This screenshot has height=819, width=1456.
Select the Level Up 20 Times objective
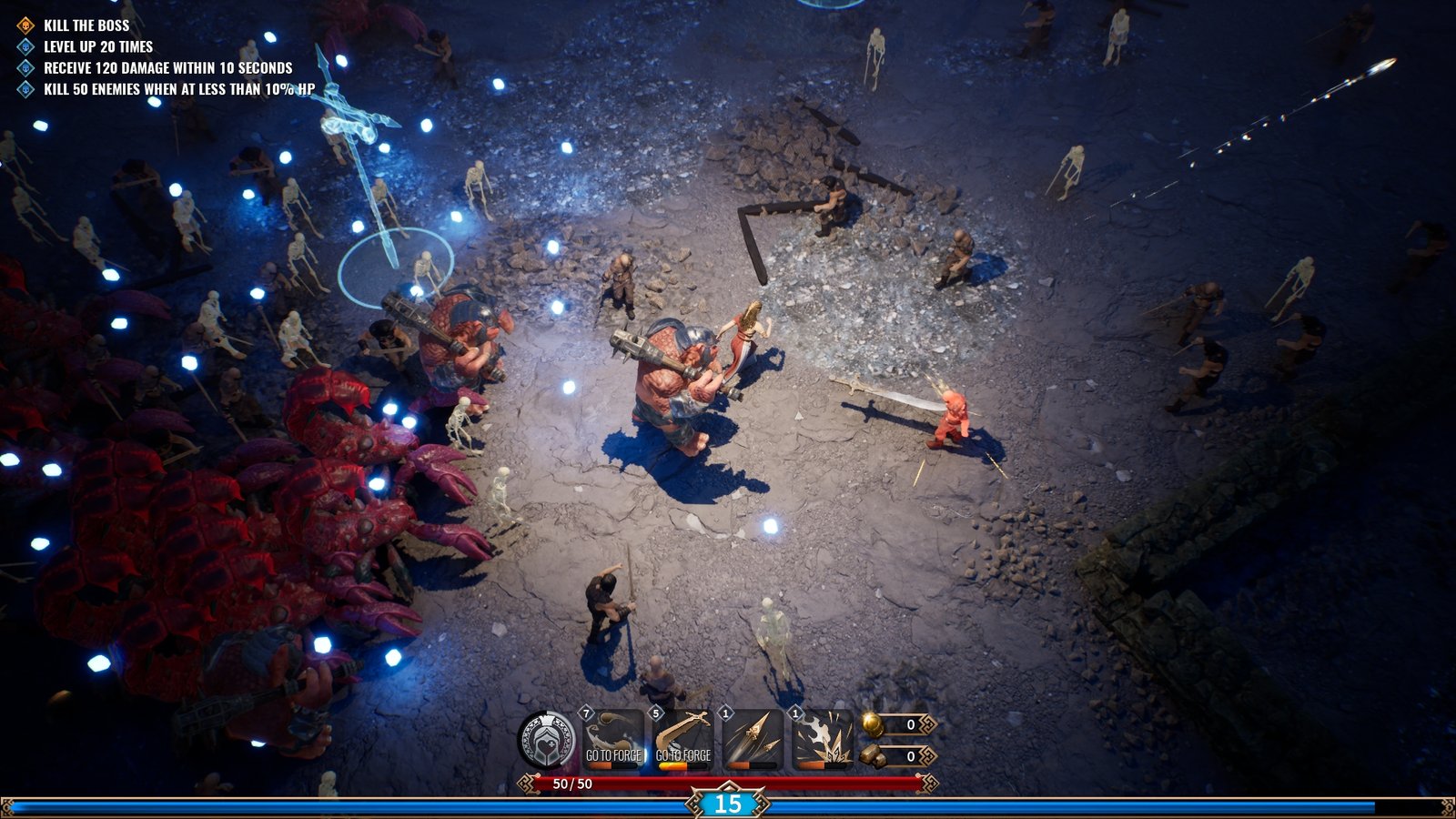[x=98, y=46]
